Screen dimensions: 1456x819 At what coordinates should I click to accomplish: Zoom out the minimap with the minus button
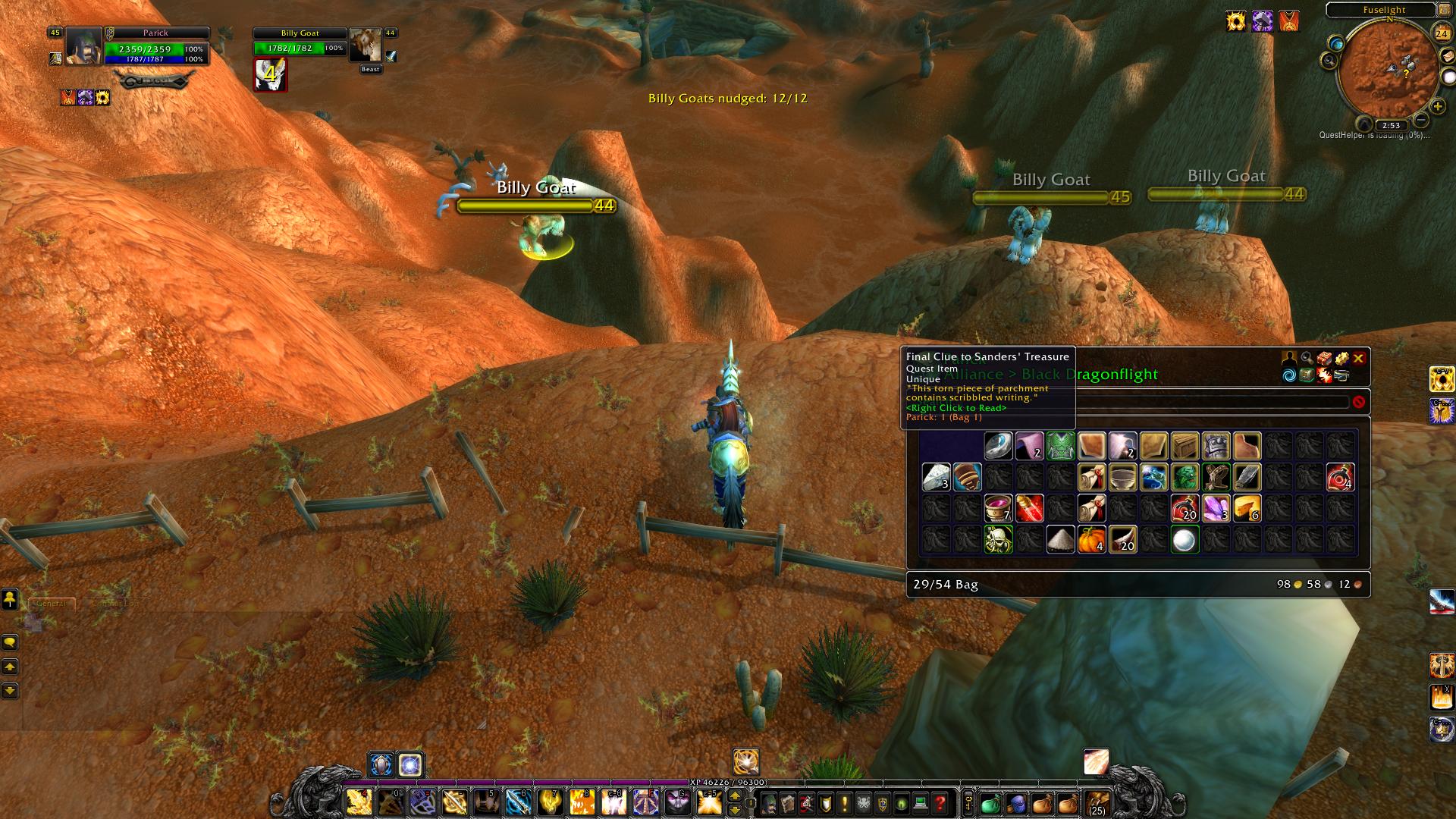coord(1421,121)
